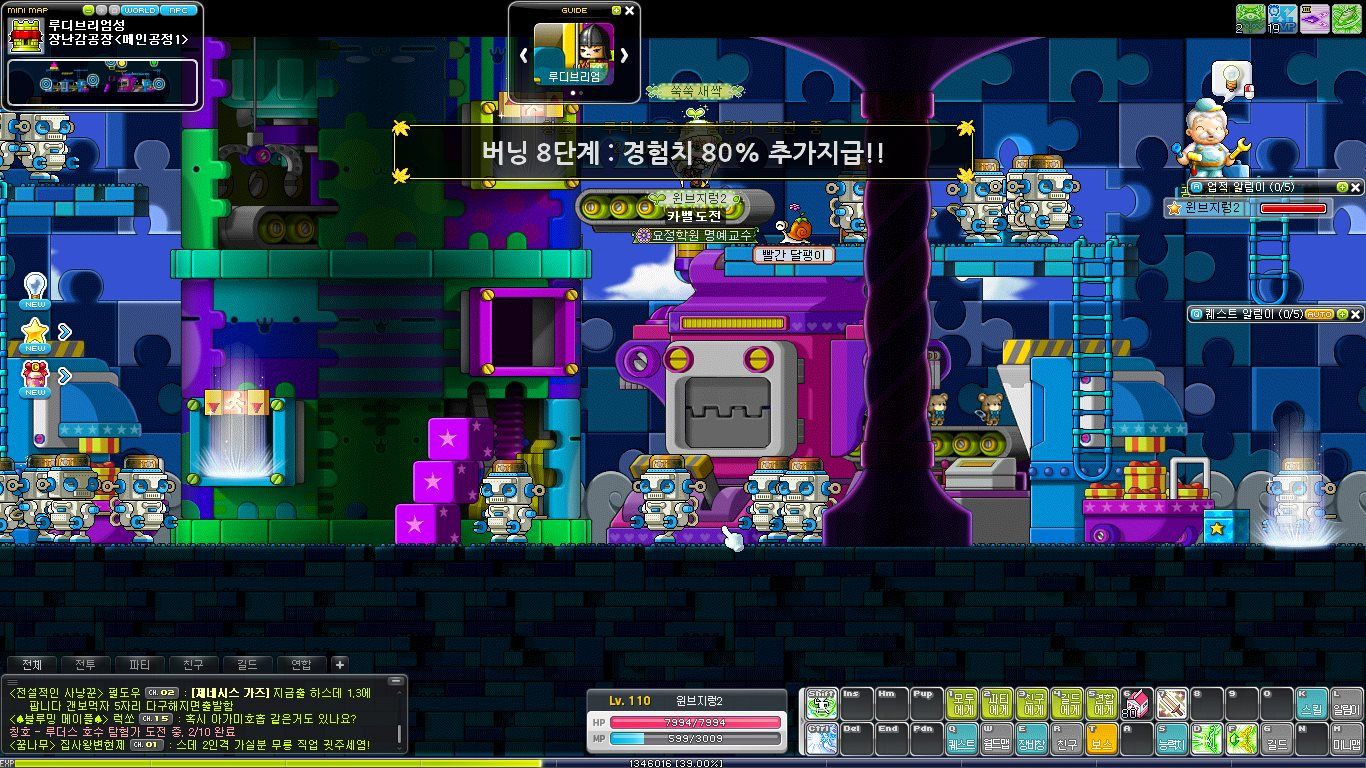Click the CH.02 channel button in chat
1366x768 pixels.
(161, 692)
